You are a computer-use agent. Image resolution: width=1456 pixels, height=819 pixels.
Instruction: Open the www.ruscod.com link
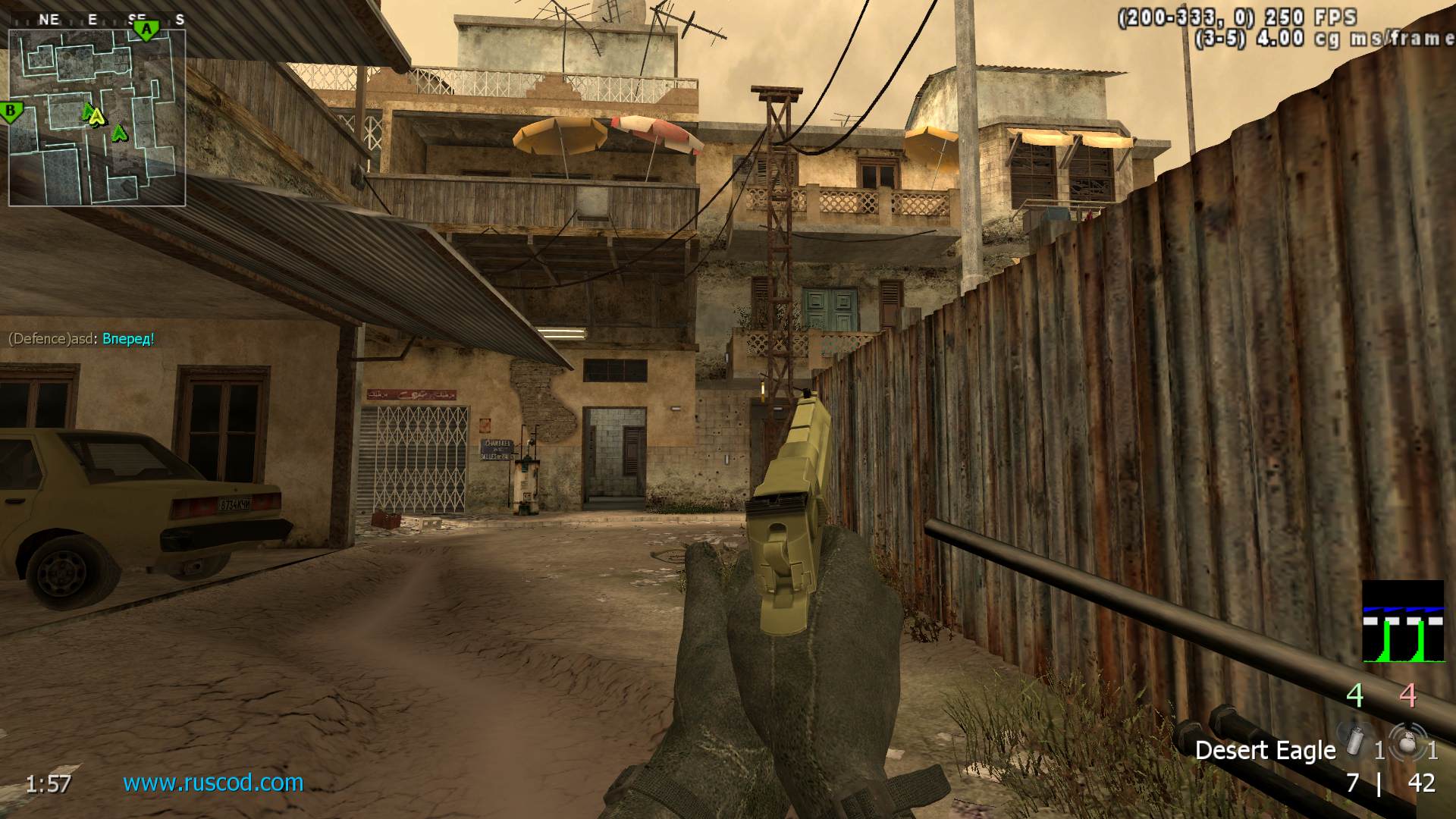[x=213, y=783]
